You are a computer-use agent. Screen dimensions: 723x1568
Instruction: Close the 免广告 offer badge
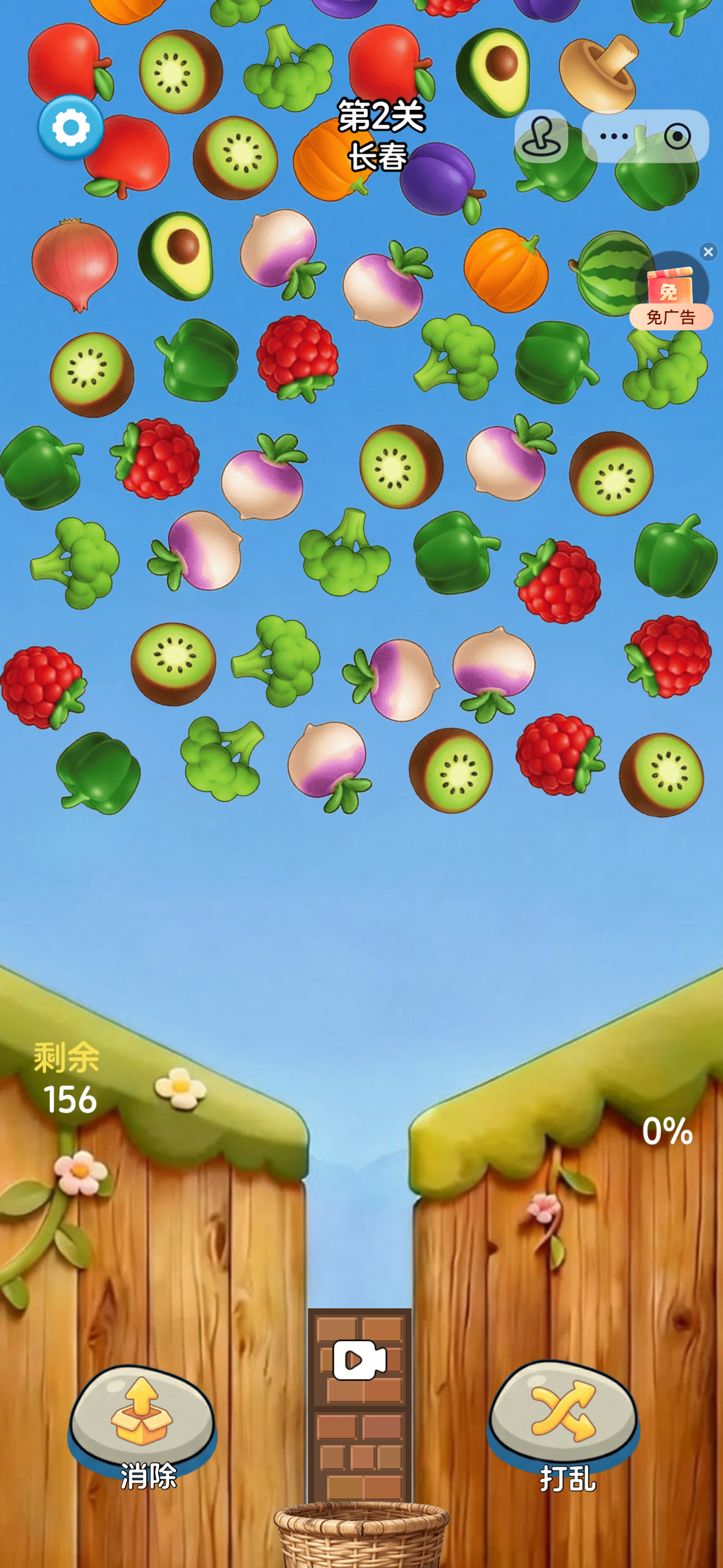pos(708,251)
